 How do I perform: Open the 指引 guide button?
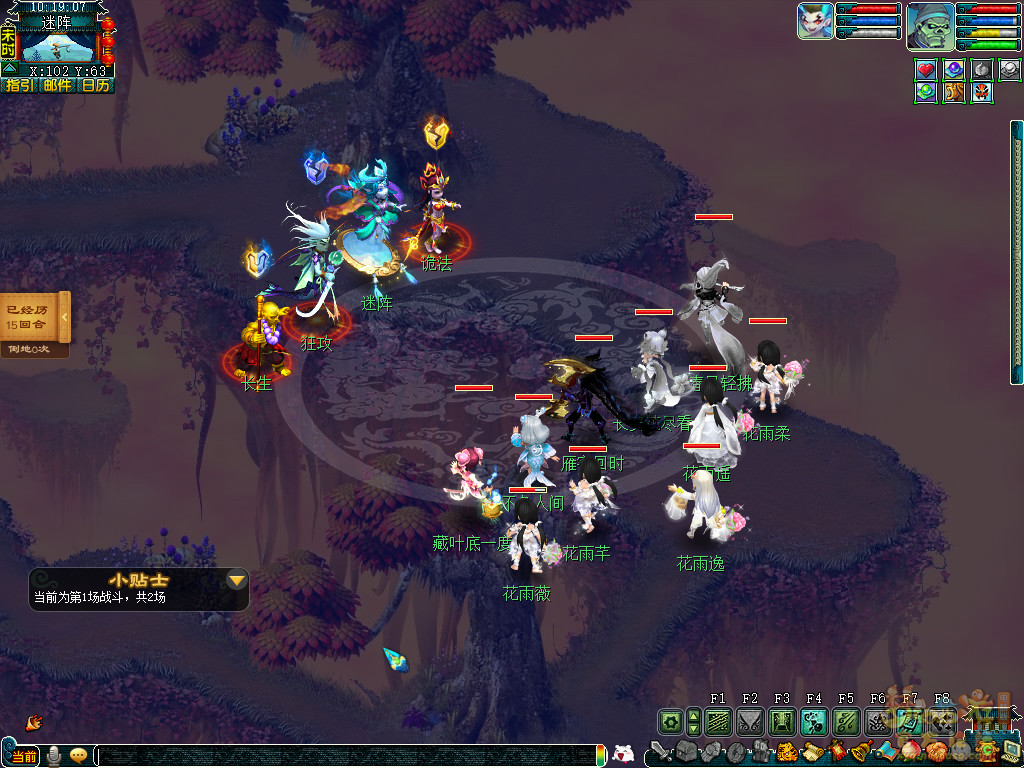coord(19,86)
